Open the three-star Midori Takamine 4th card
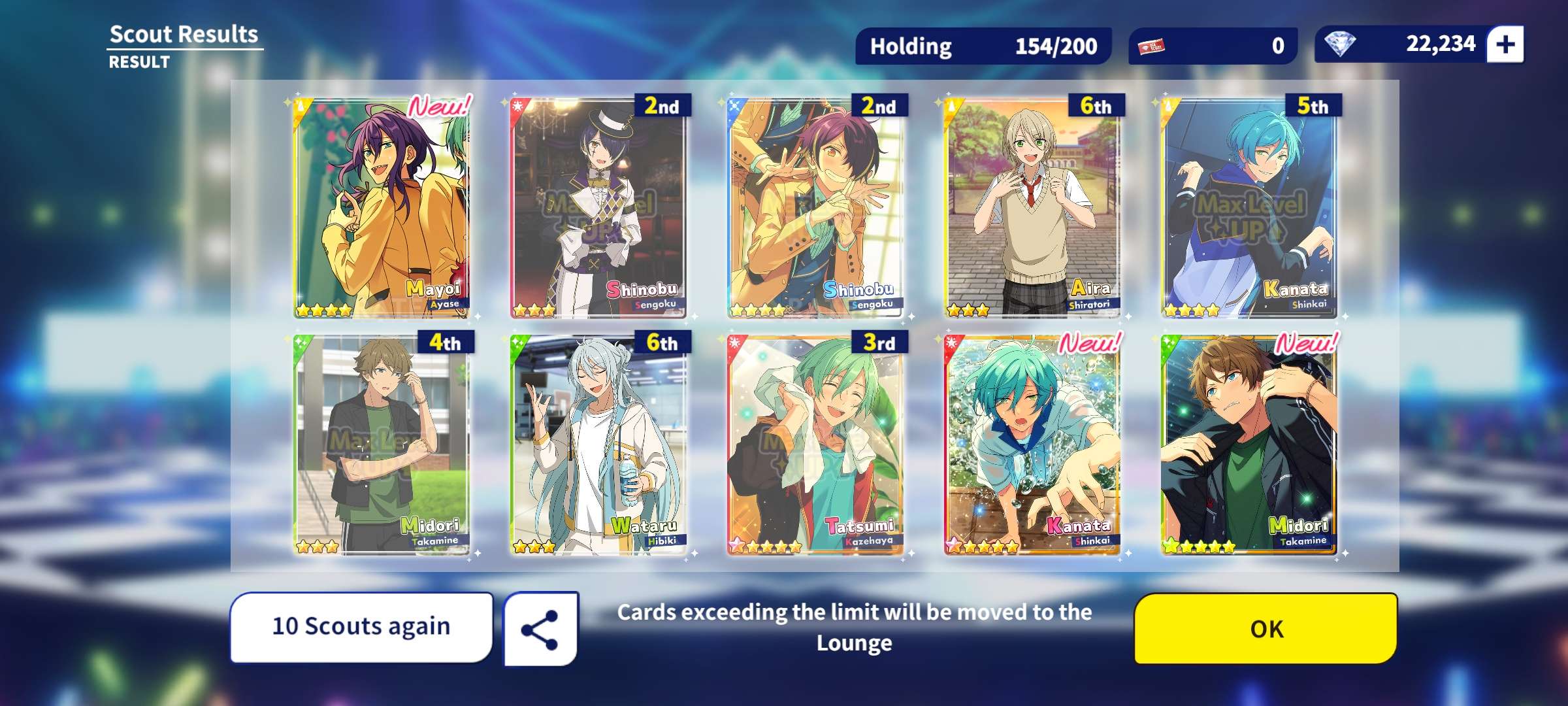Image resolution: width=1568 pixels, height=706 pixels. [382, 445]
